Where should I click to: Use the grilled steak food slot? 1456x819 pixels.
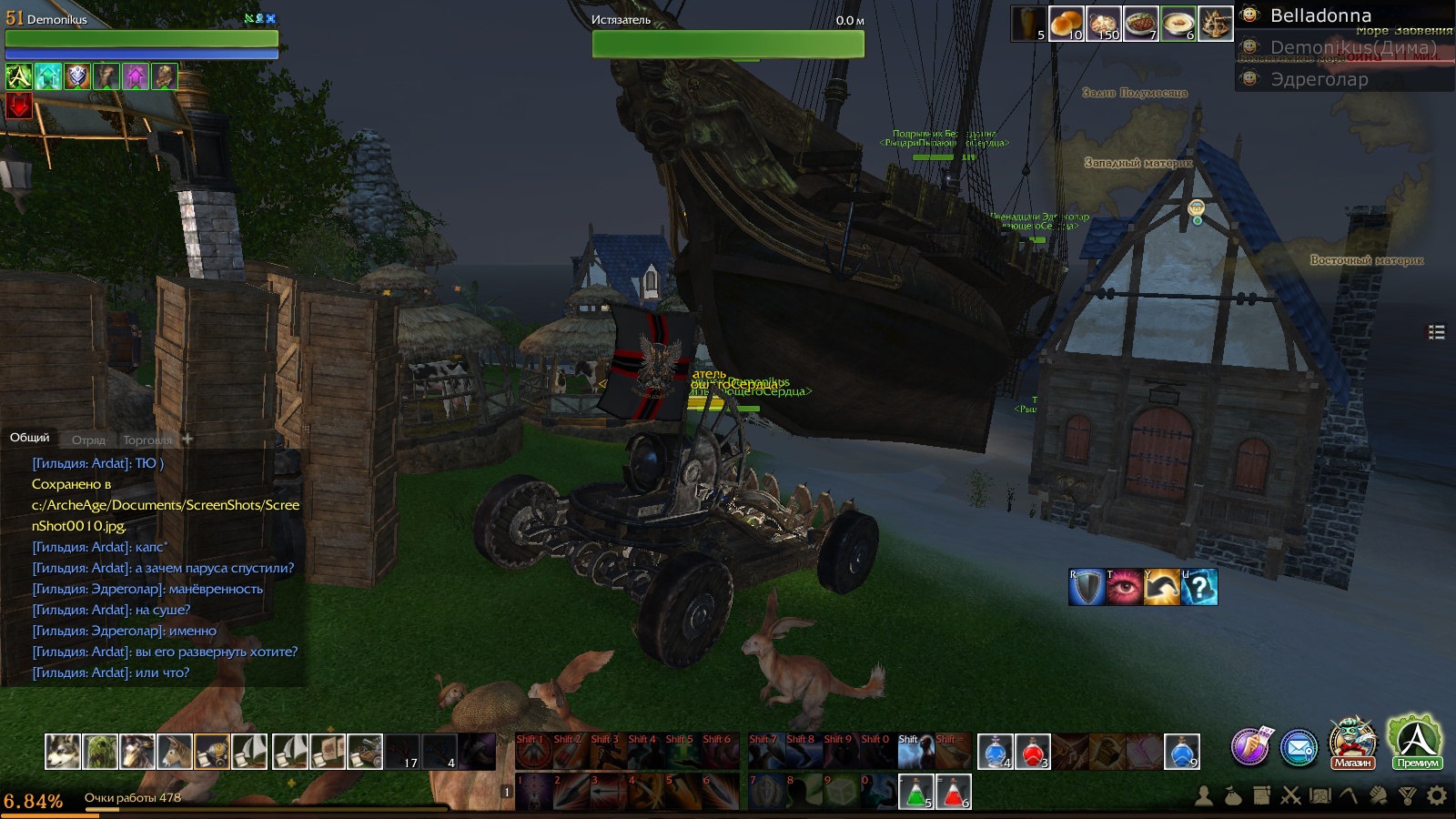(x=1140, y=24)
